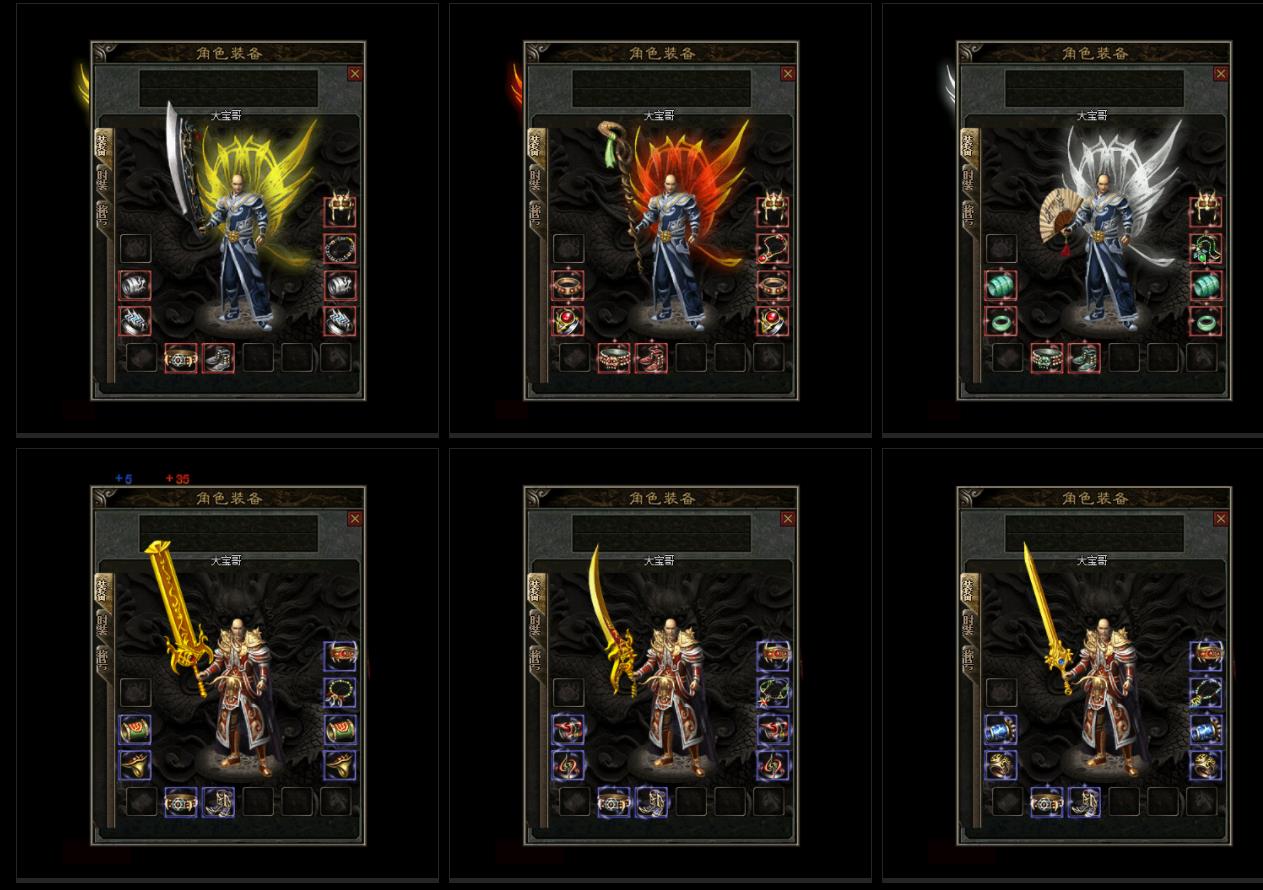Choose the belt in the wide greatsword panel
This screenshot has width=1263, height=890.
point(180,802)
